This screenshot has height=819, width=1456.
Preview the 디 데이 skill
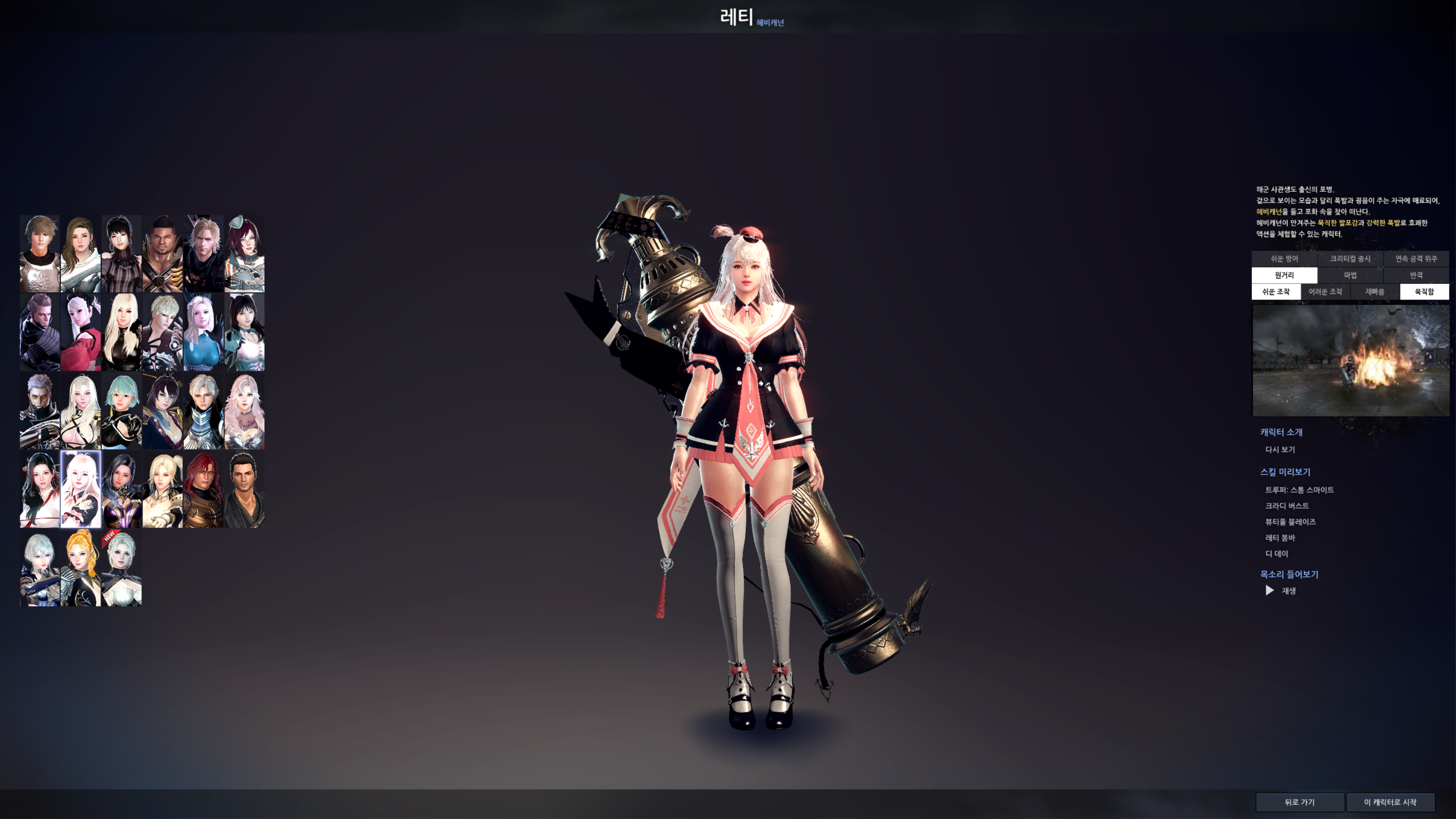(x=1276, y=553)
